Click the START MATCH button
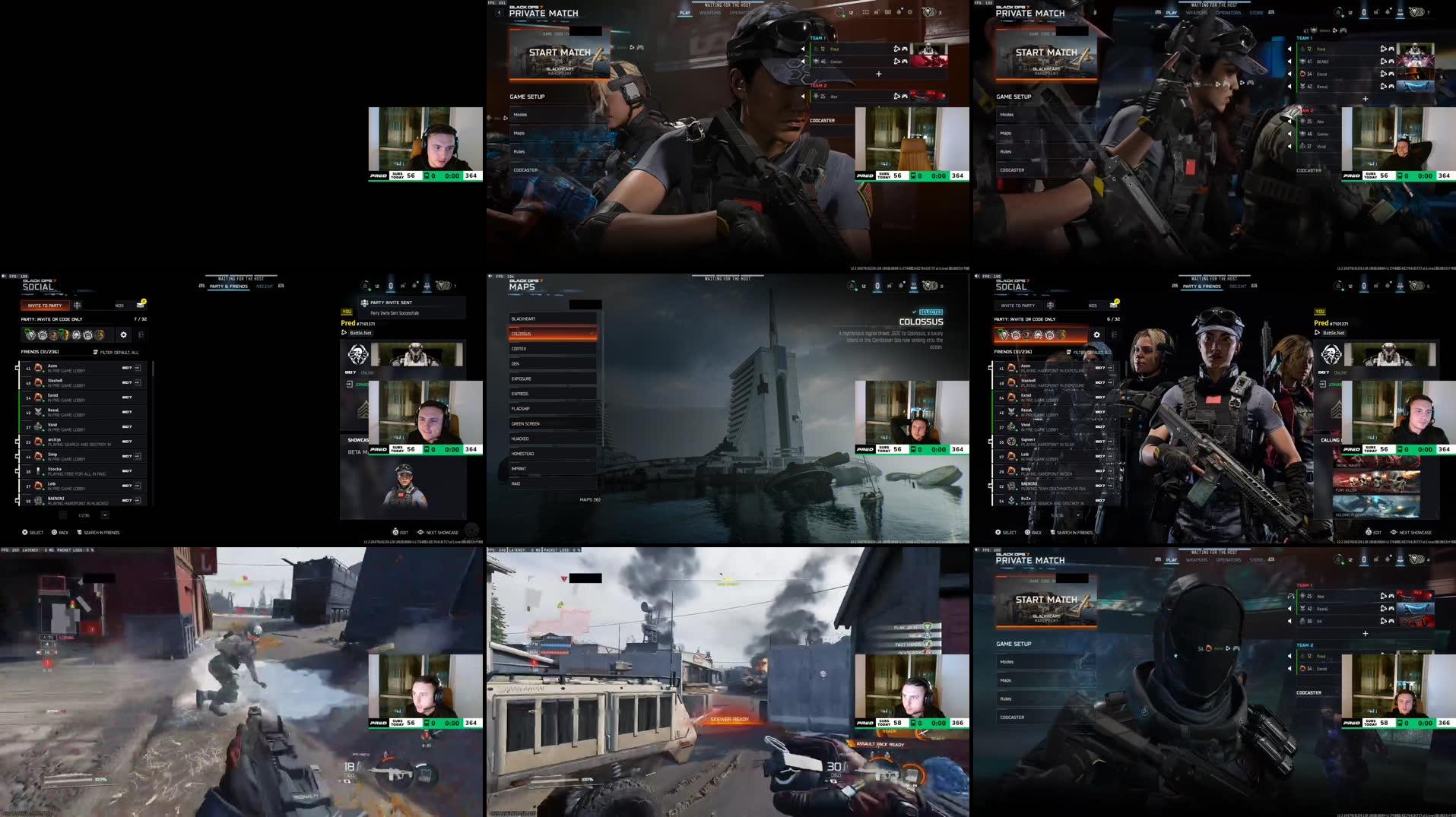 [559, 52]
